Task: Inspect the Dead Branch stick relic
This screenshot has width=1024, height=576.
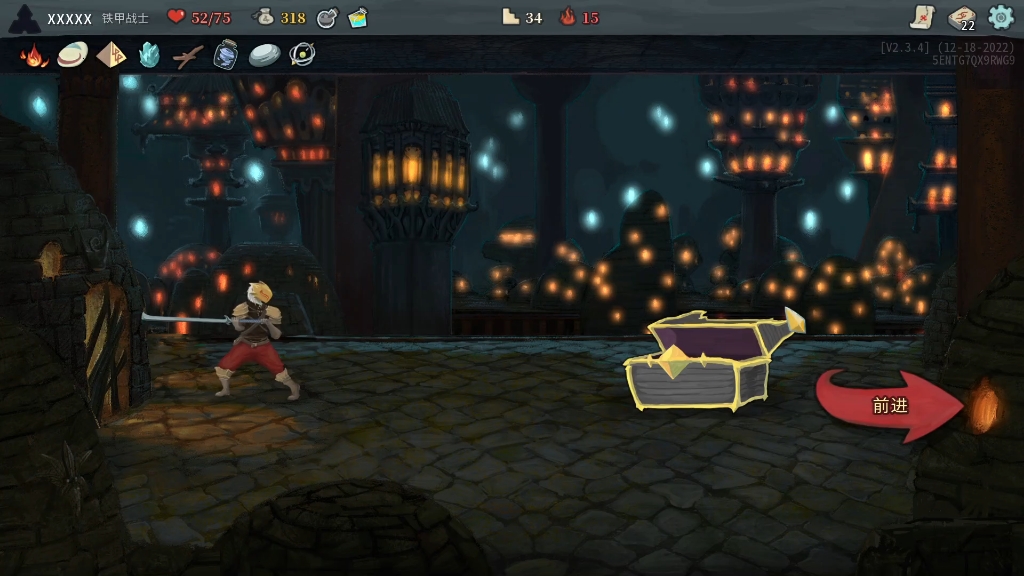Action: click(x=187, y=56)
